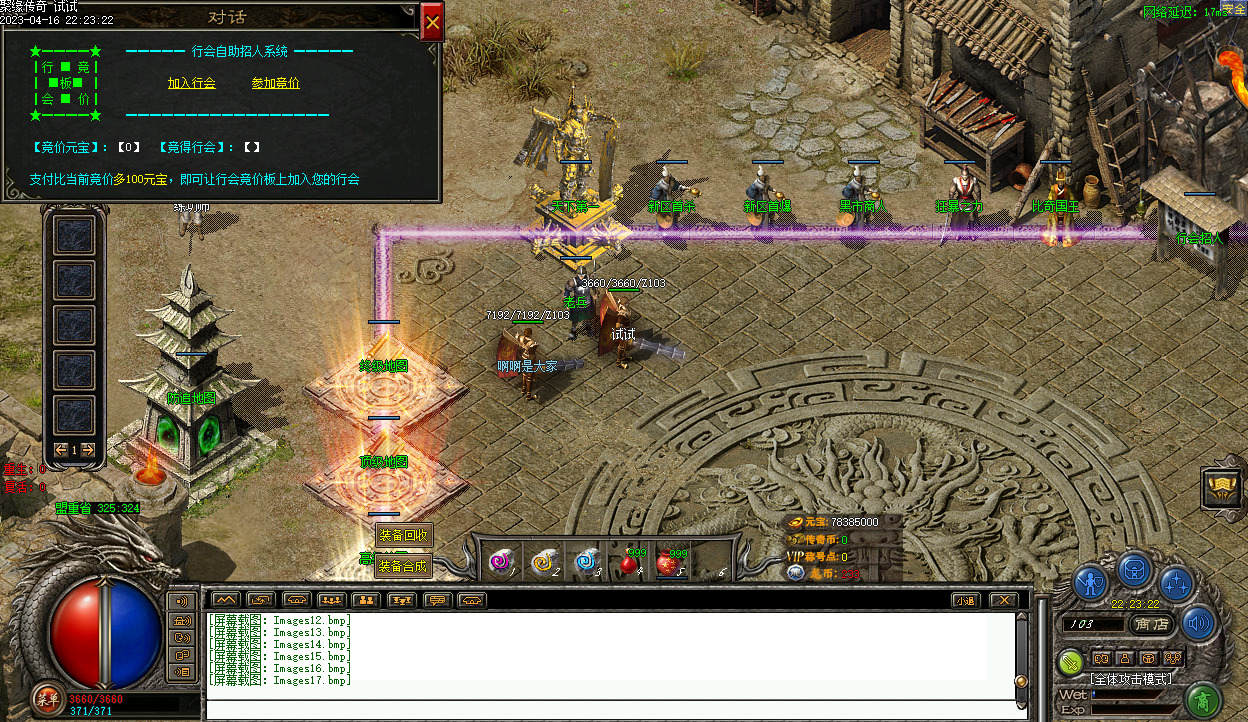Screen dimensions: 1248x722
Task: Open the skills panel with sparkle icon
Action: (1177, 582)
